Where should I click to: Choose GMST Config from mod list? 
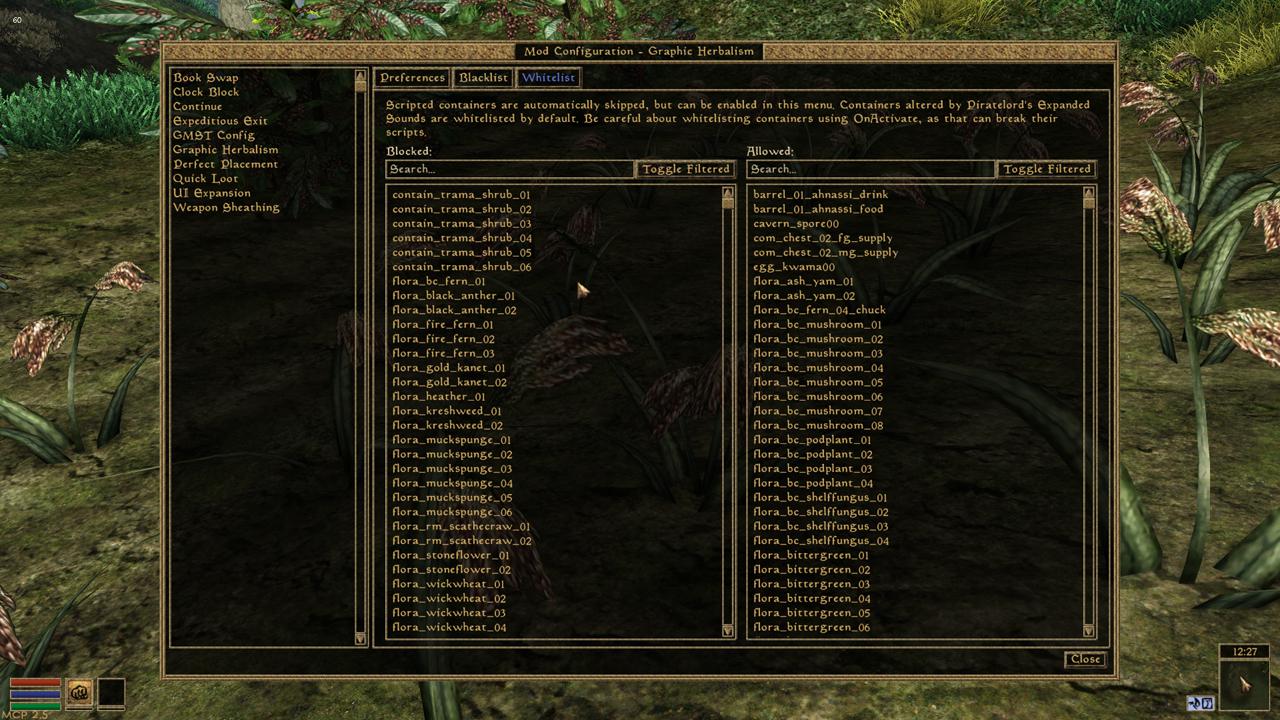(x=213, y=135)
